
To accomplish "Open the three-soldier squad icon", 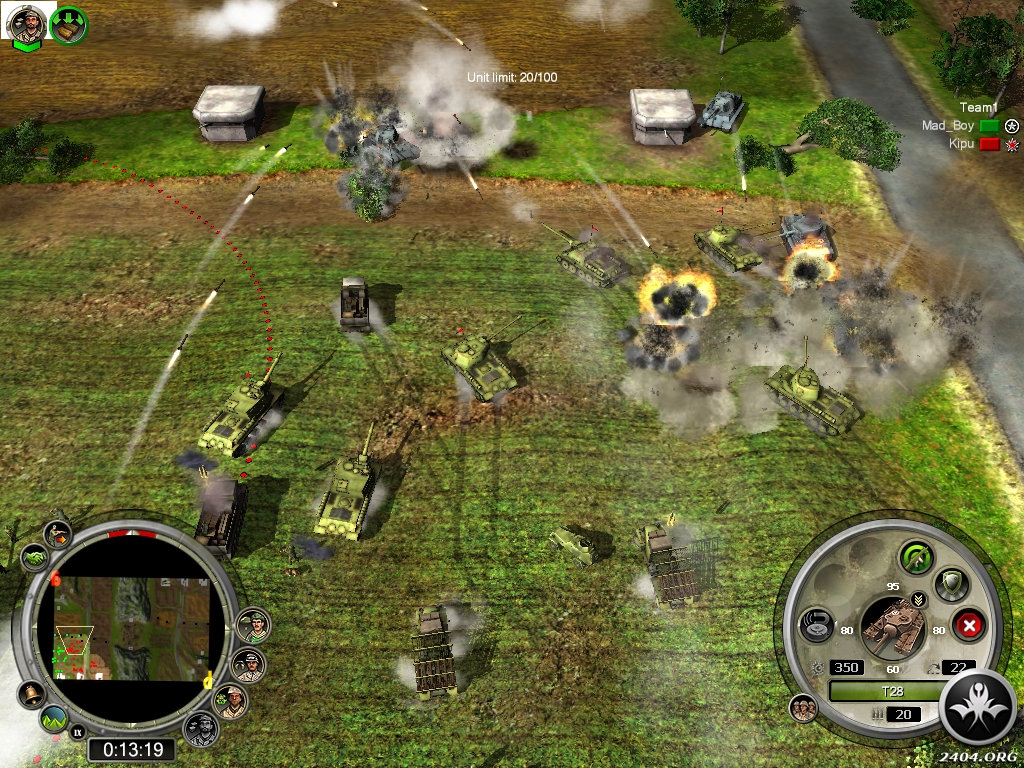I will [x=803, y=708].
